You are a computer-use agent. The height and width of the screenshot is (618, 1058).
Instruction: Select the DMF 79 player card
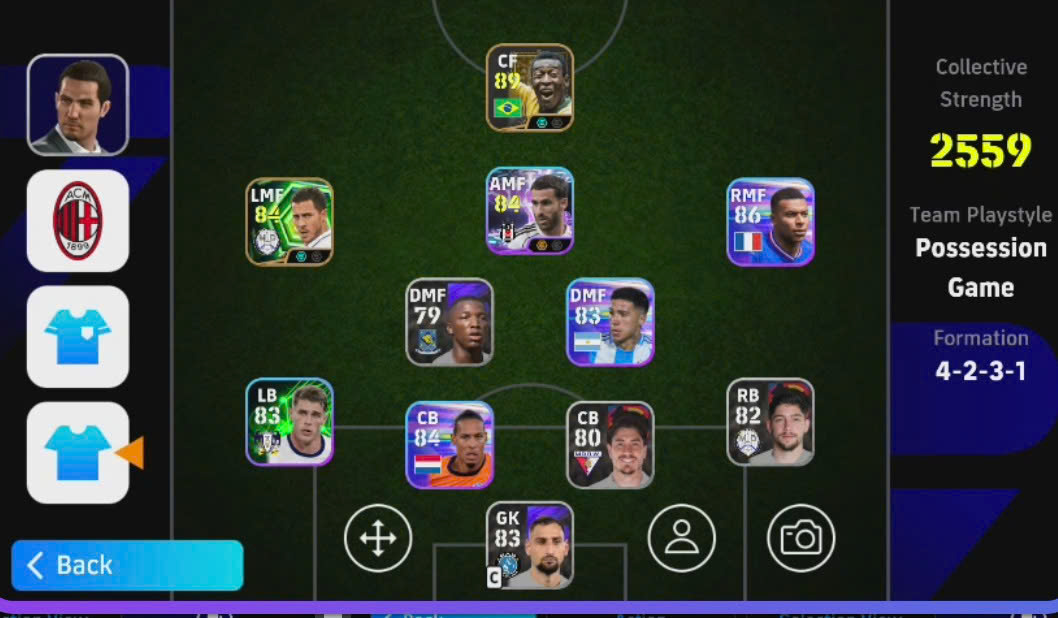450,321
